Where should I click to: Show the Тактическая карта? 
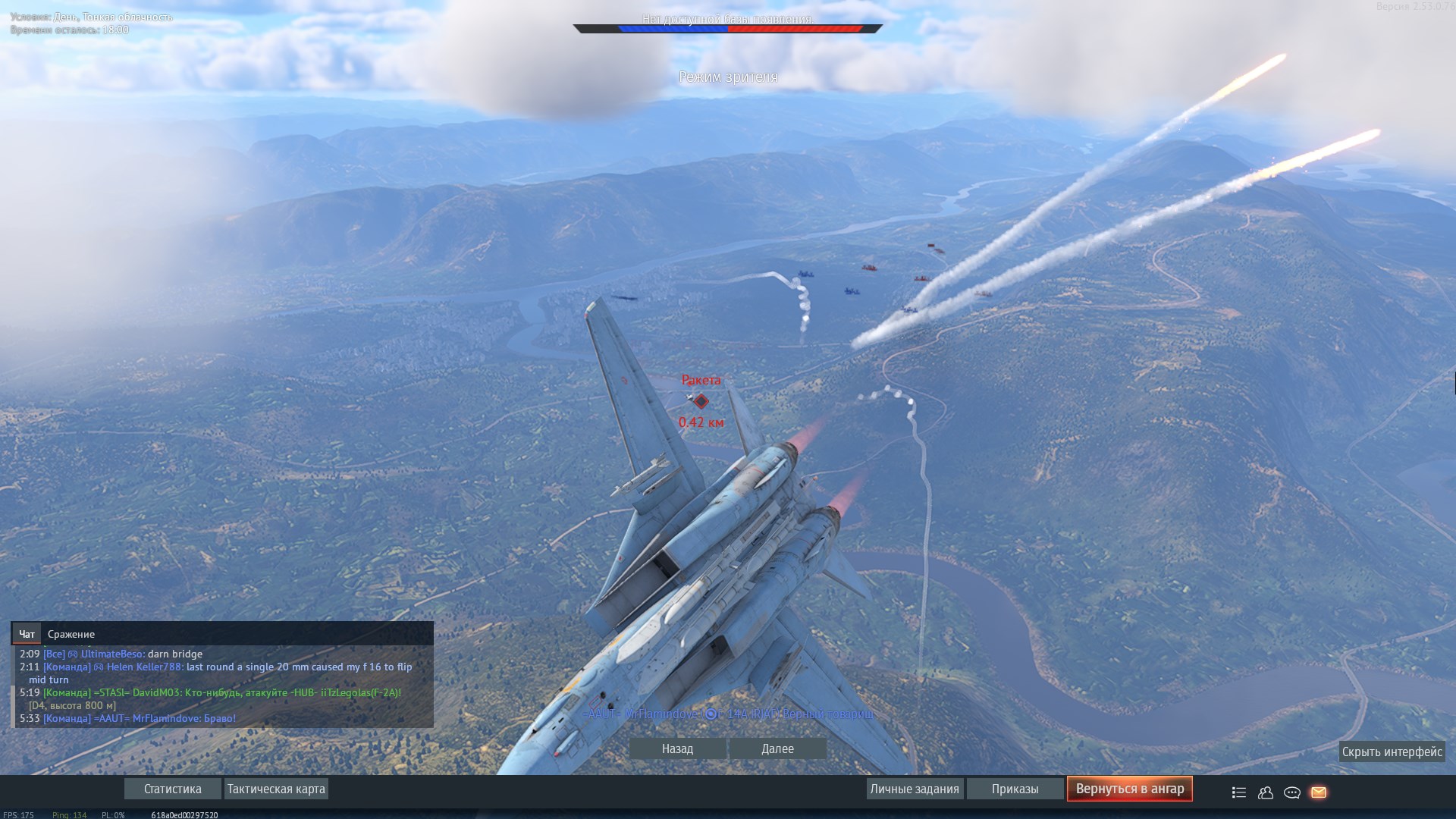click(x=276, y=789)
